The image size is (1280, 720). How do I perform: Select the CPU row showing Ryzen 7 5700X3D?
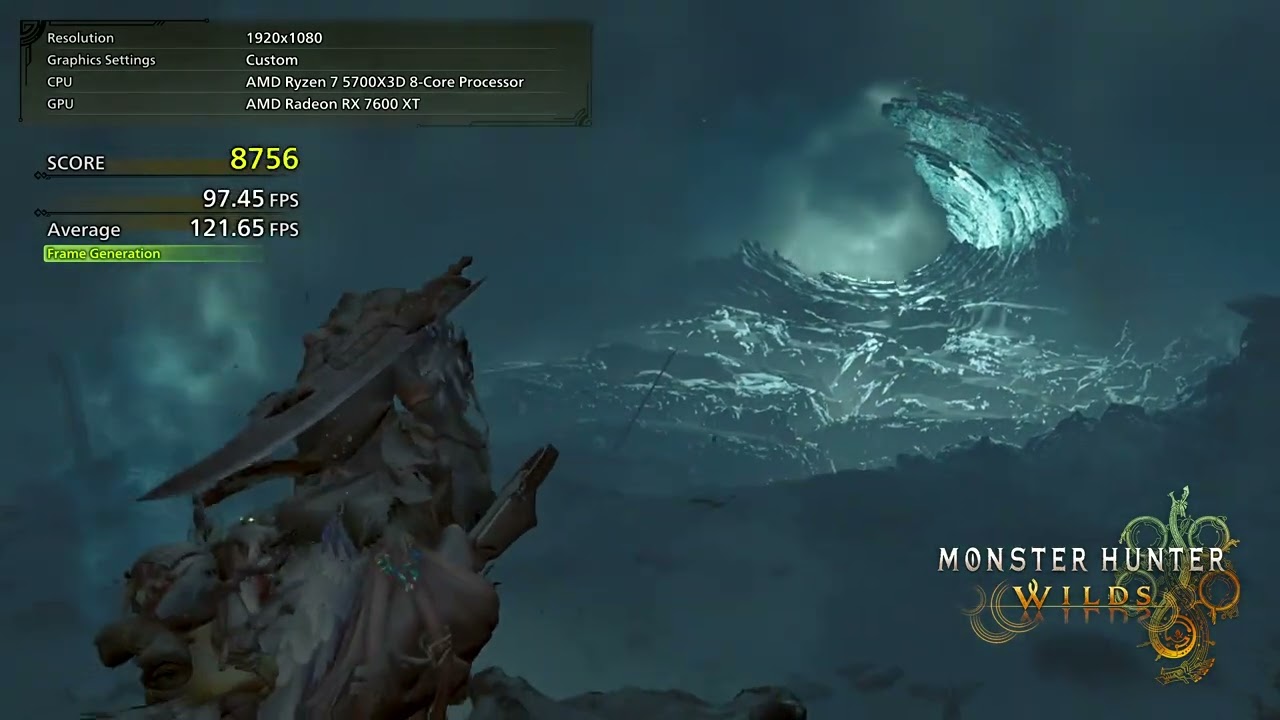click(x=385, y=82)
